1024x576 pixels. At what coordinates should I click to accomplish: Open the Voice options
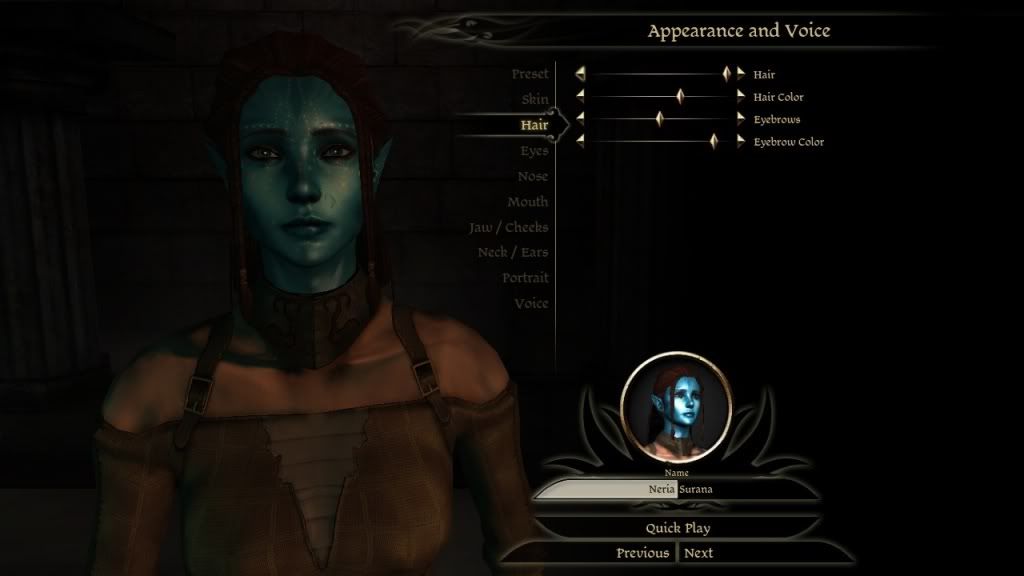pos(531,303)
